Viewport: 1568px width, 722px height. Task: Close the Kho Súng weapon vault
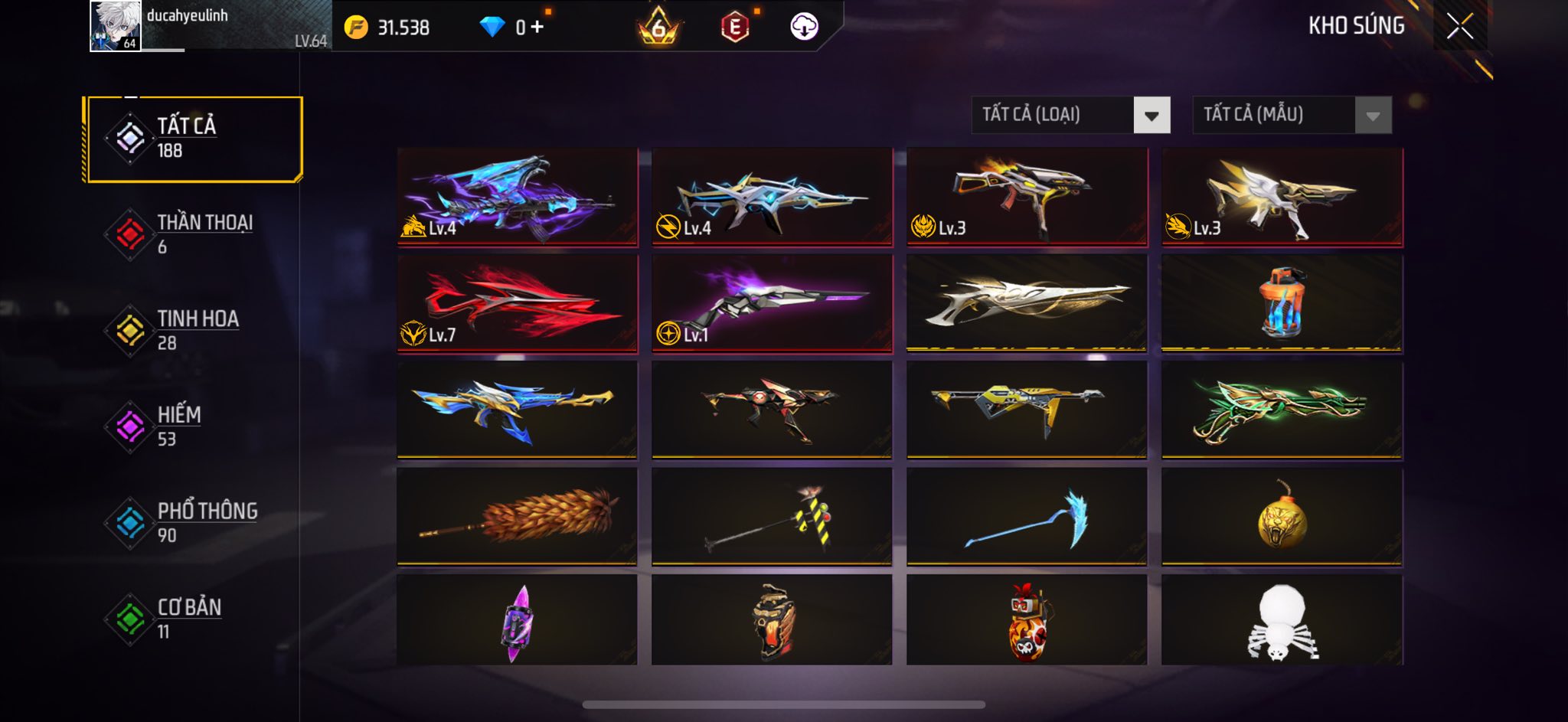point(1459,27)
